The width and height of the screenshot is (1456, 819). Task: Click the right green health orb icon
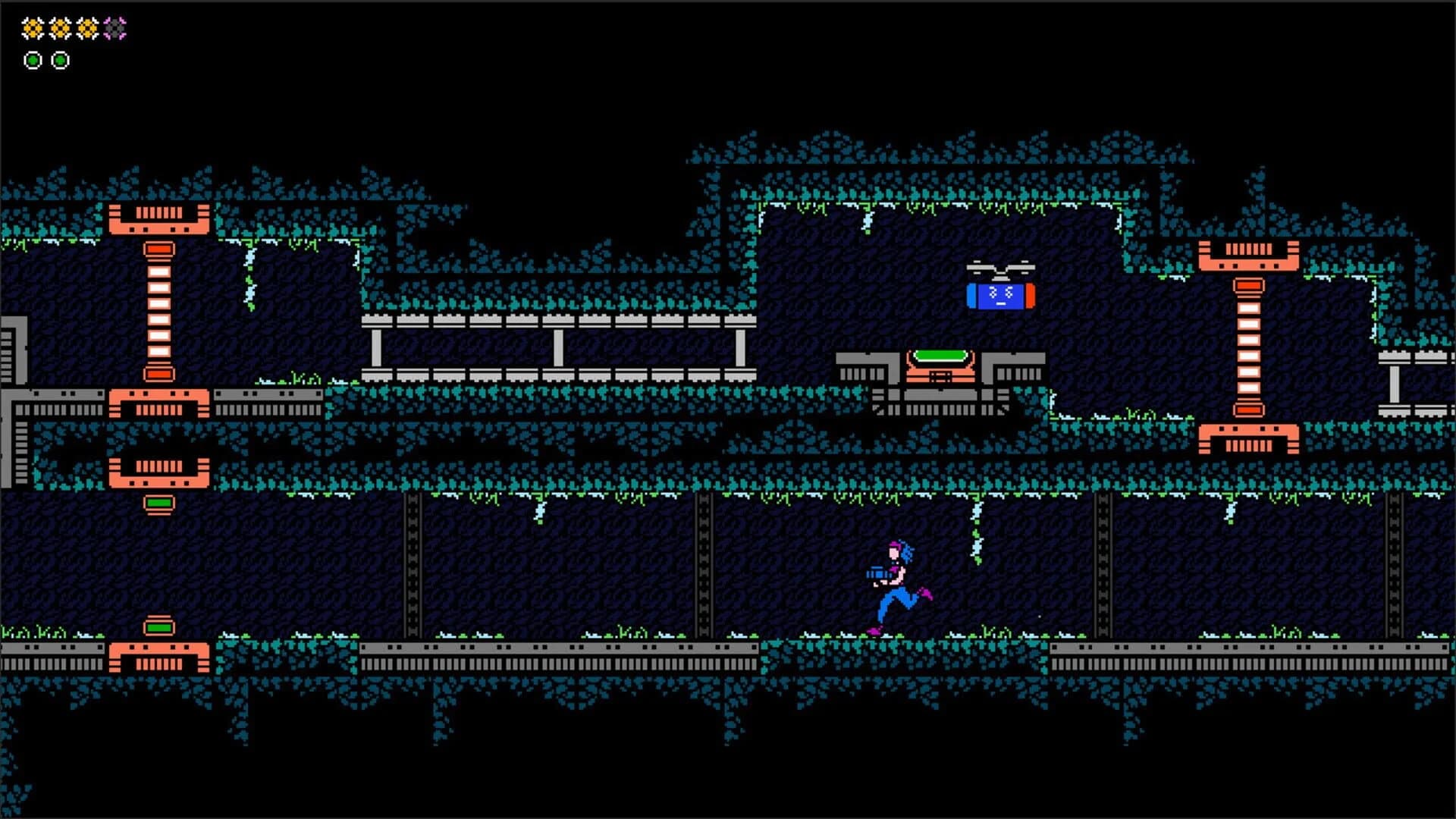click(59, 60)
